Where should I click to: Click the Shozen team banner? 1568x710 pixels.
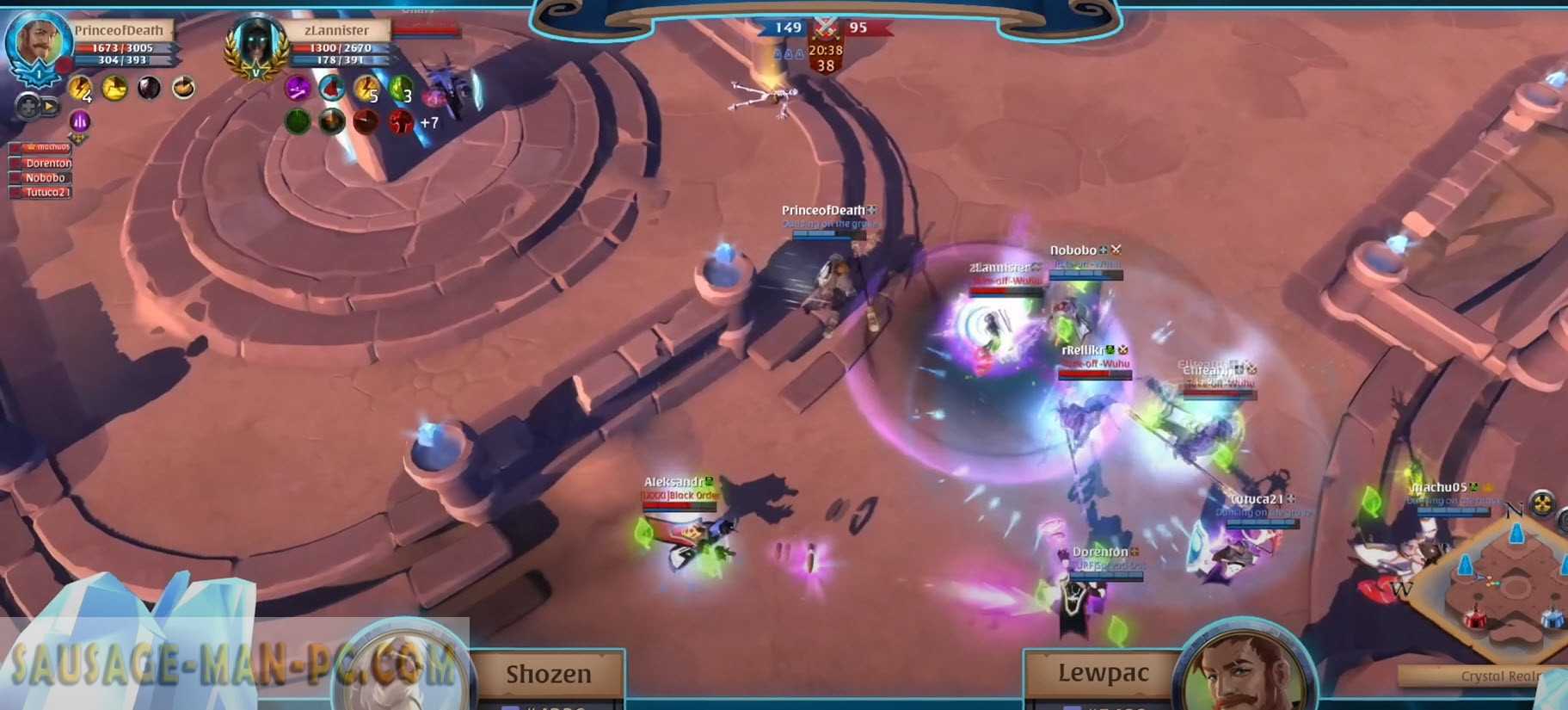pos(548,674)
